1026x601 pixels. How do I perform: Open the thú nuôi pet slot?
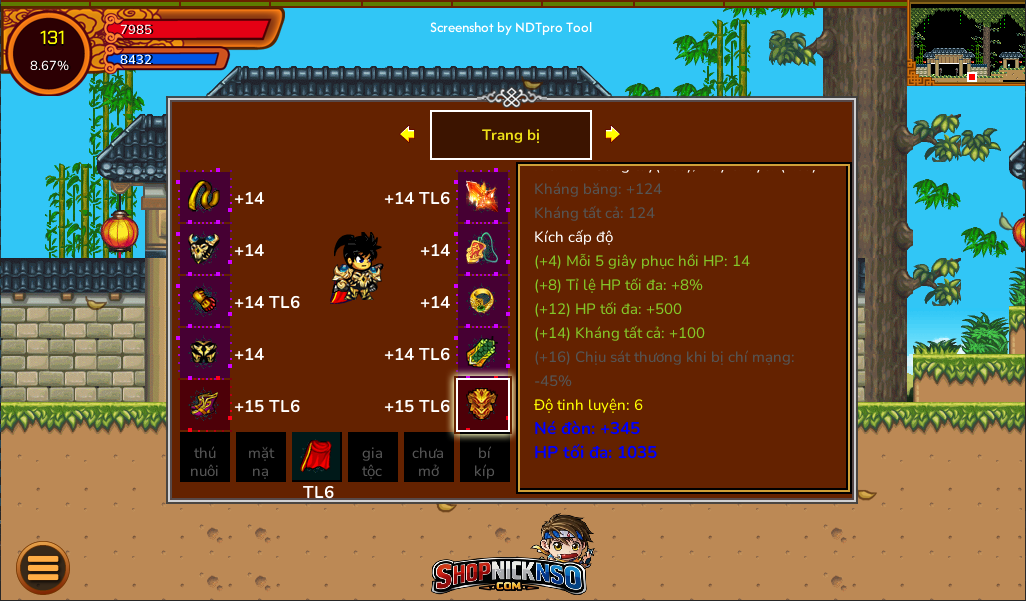pyautogui.click(x=205, y=458)
